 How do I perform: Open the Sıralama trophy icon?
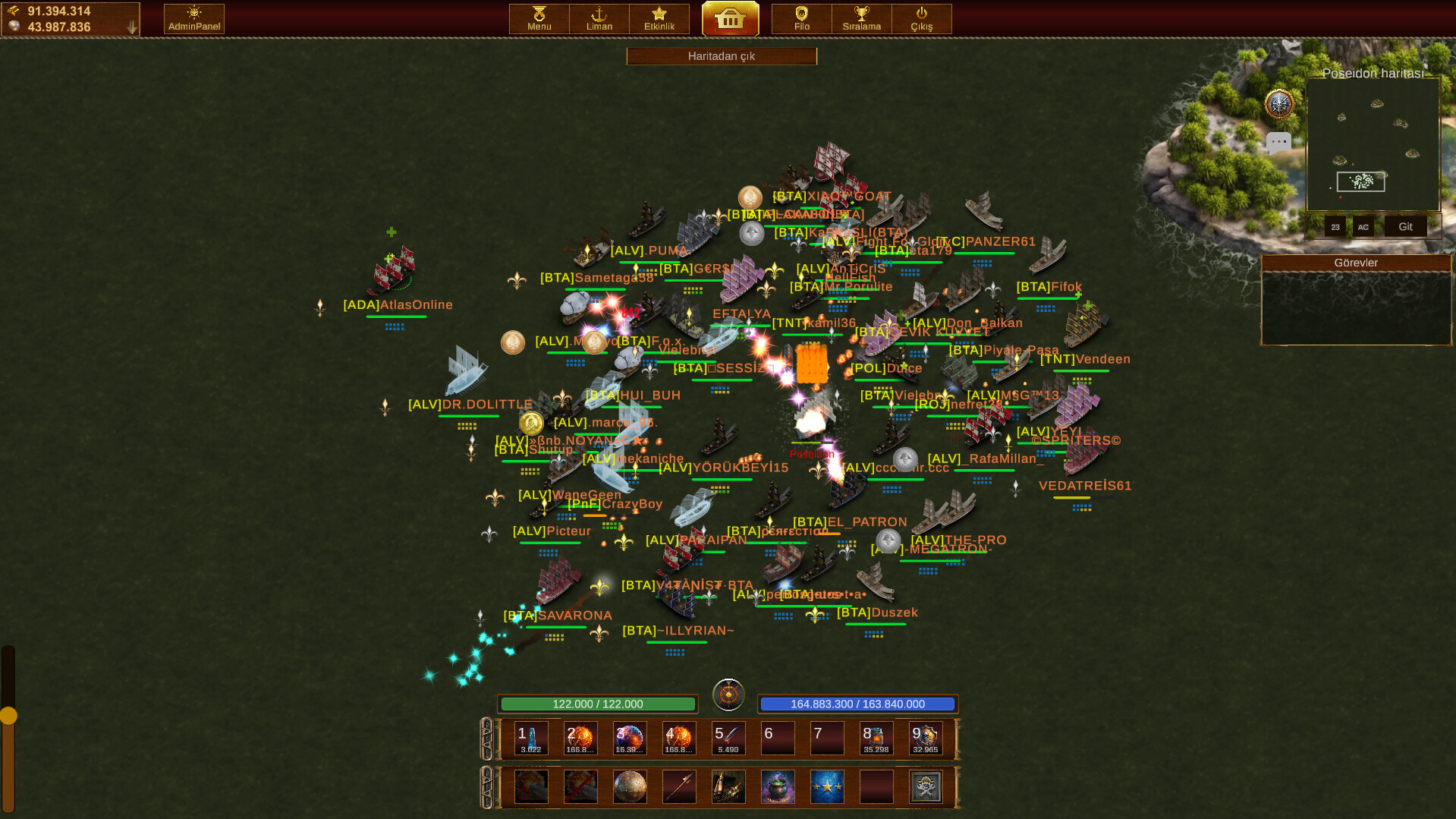click(861, 18)
